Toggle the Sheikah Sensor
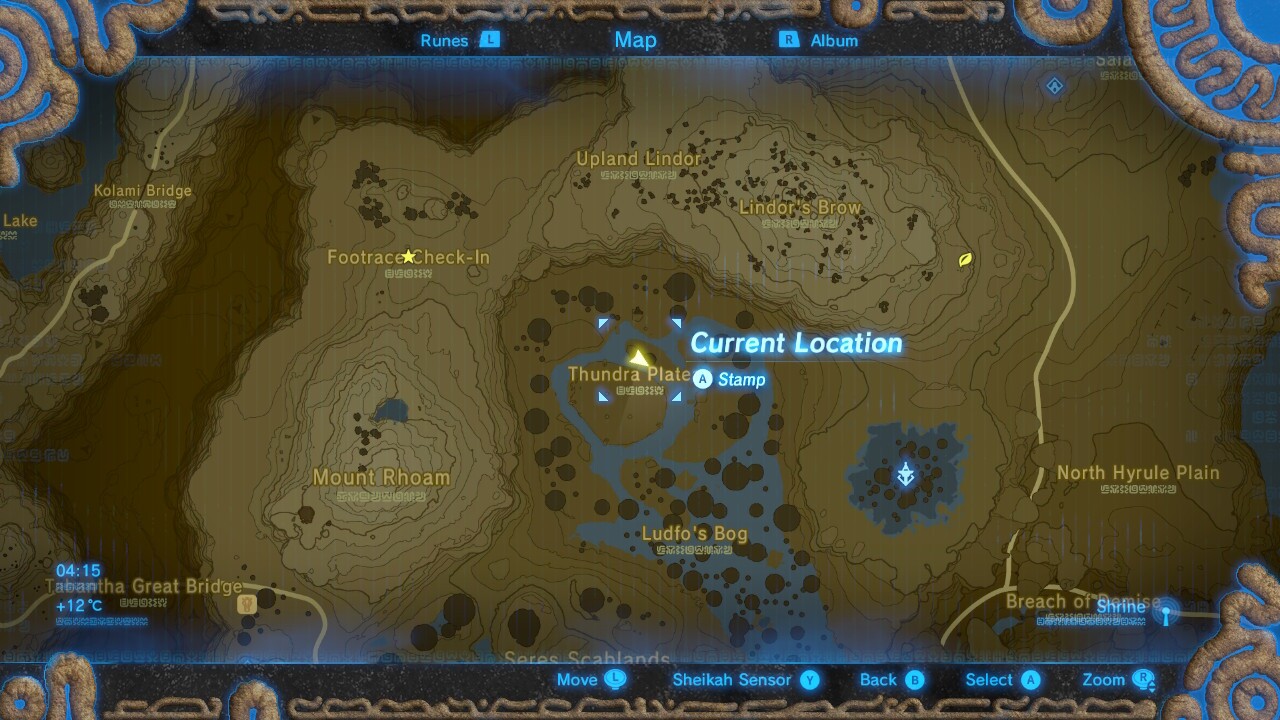Viewport: 1280px width, 720px height. (735, 679)
